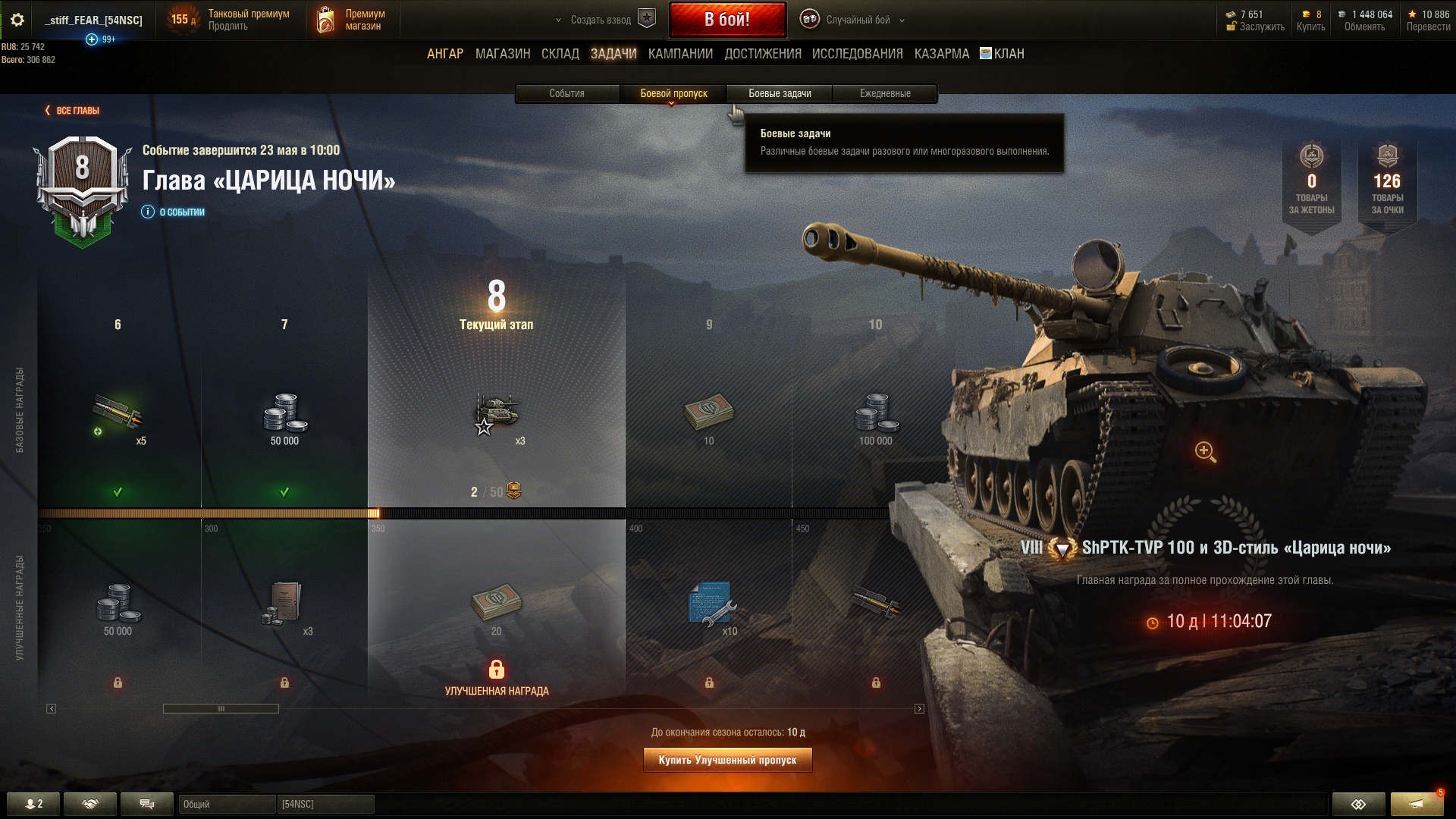The width and height of the screenshot is (1456, 819).
Task: Buy the Улучшенный пропуск pass
Action: point(727,760)
